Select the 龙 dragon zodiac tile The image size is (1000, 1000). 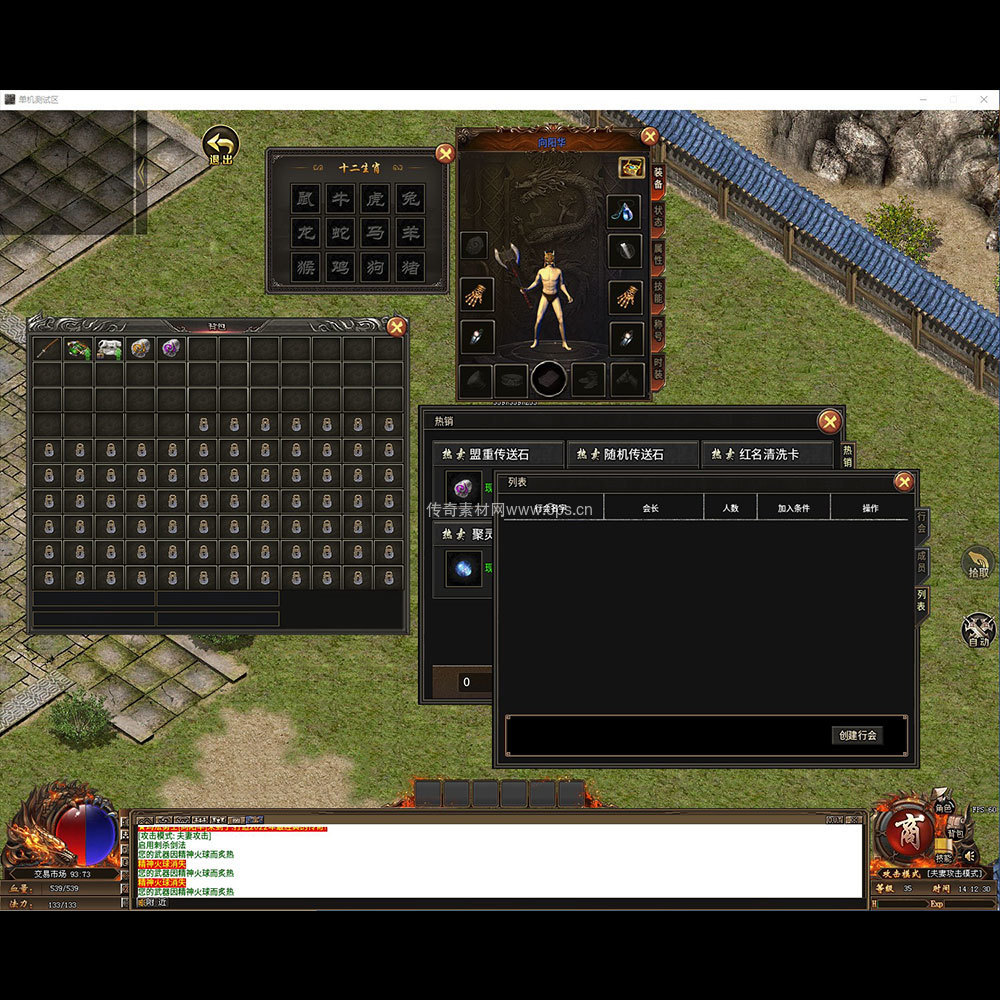[x=306, y=233]
